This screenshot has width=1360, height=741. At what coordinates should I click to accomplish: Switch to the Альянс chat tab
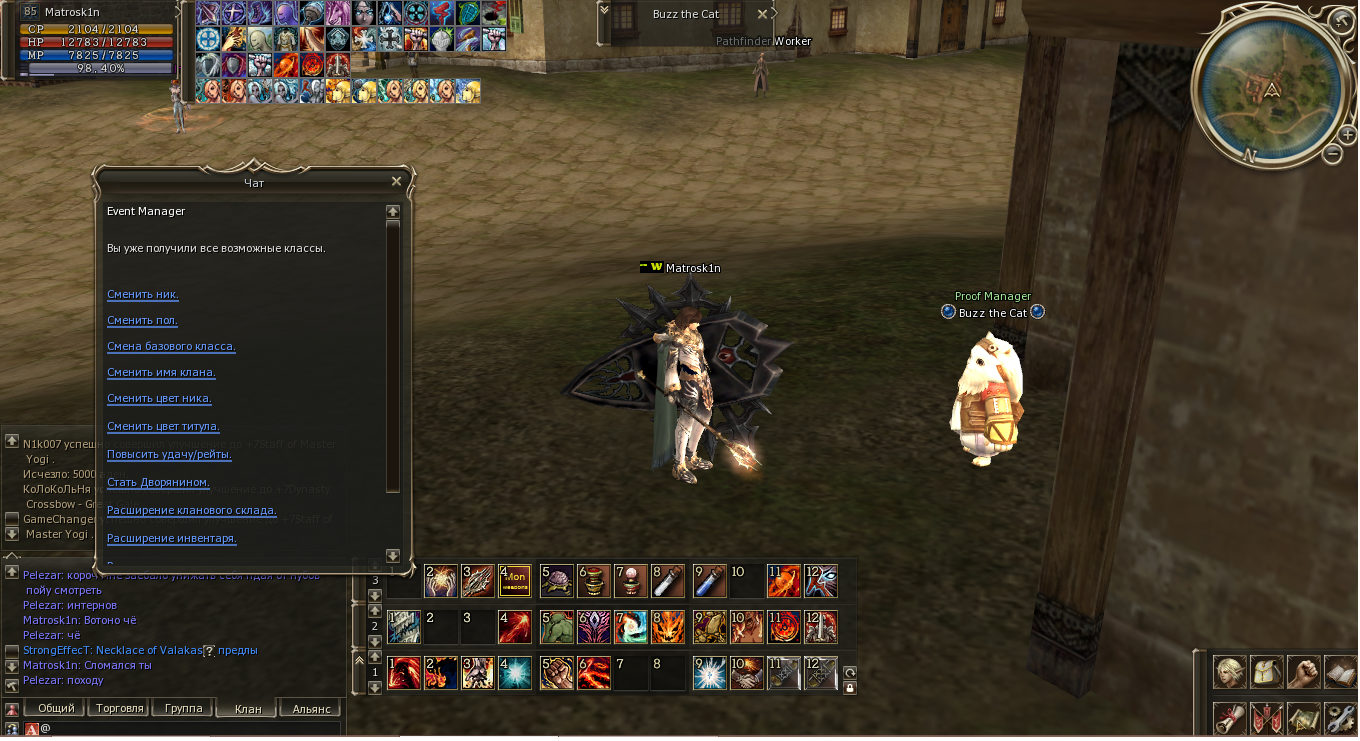311,709
